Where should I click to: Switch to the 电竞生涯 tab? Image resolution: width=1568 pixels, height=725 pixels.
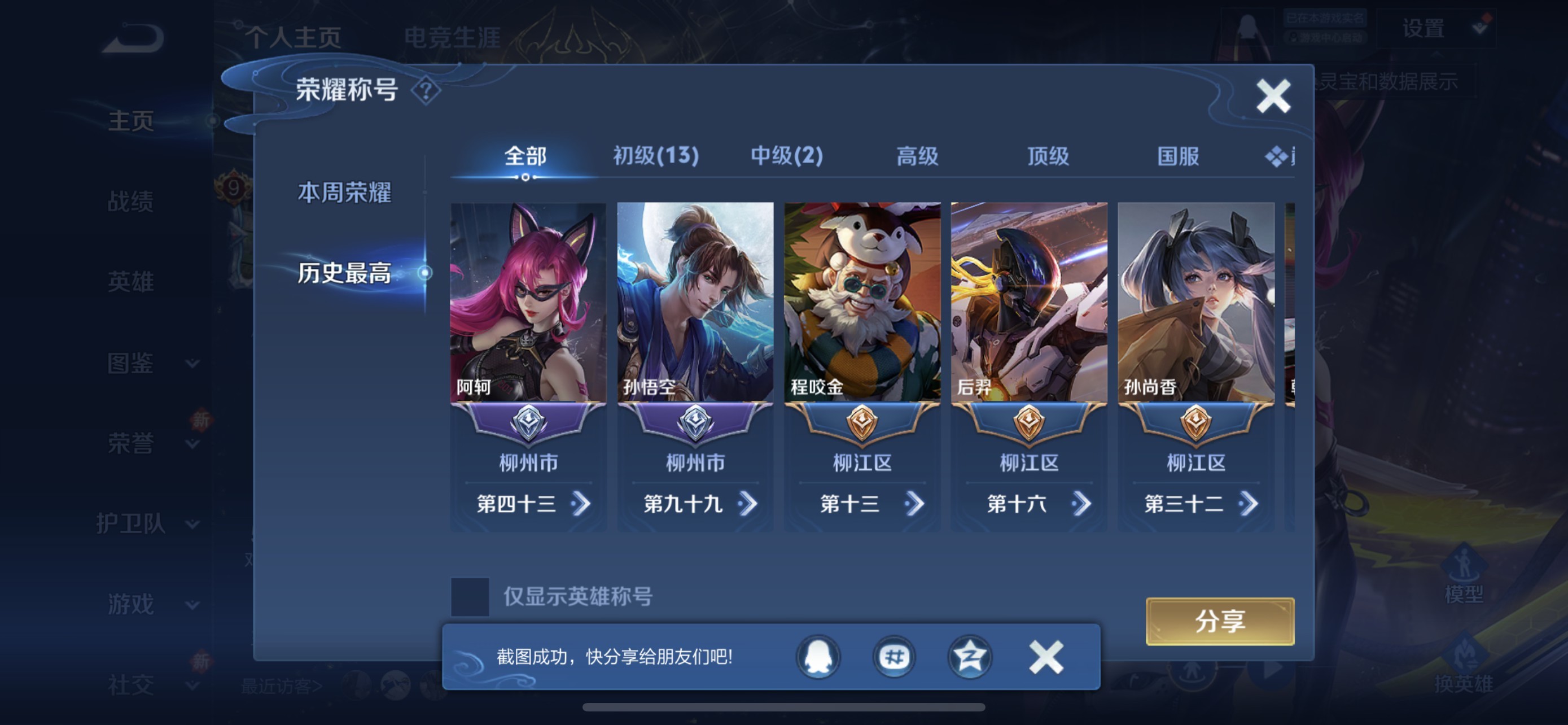[453, 38]
